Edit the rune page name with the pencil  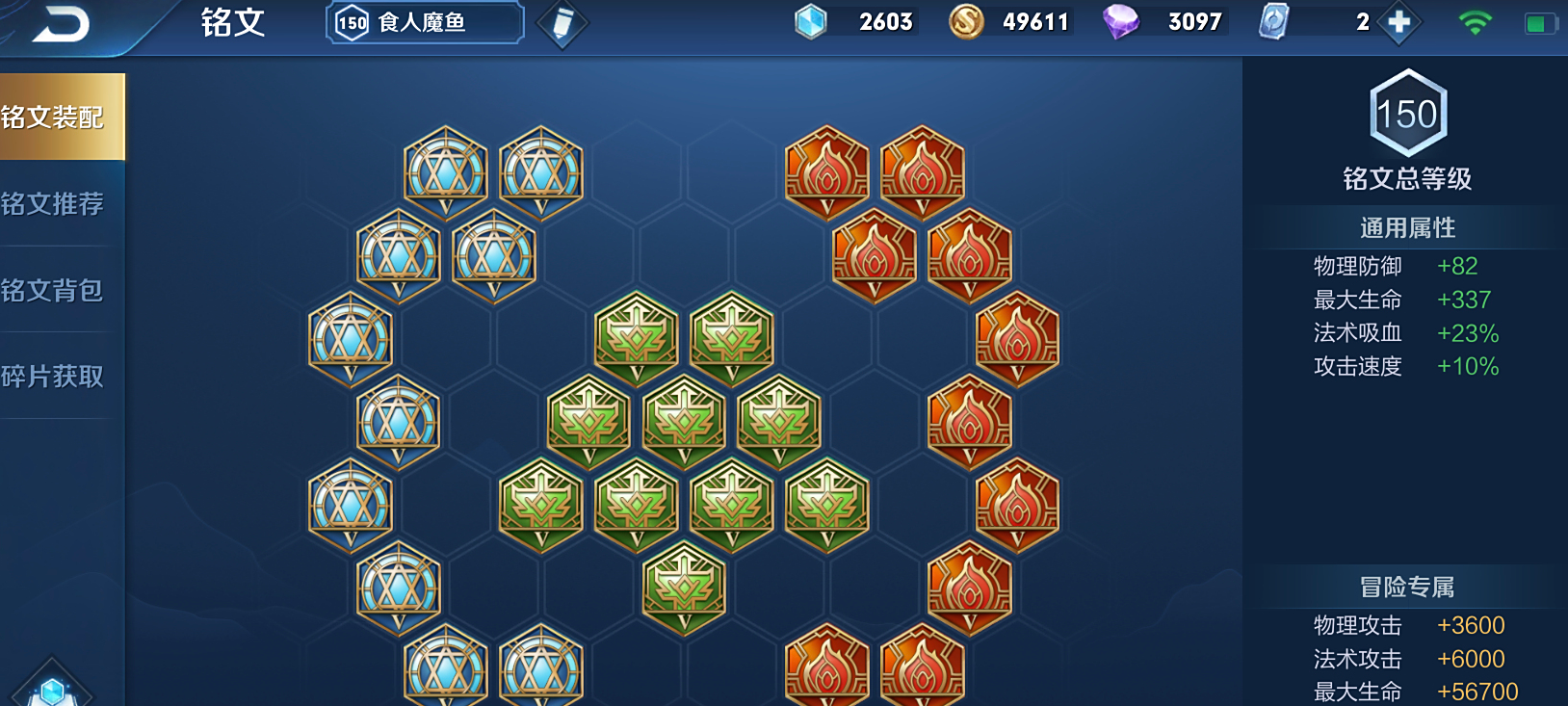[x=562, y=24]
